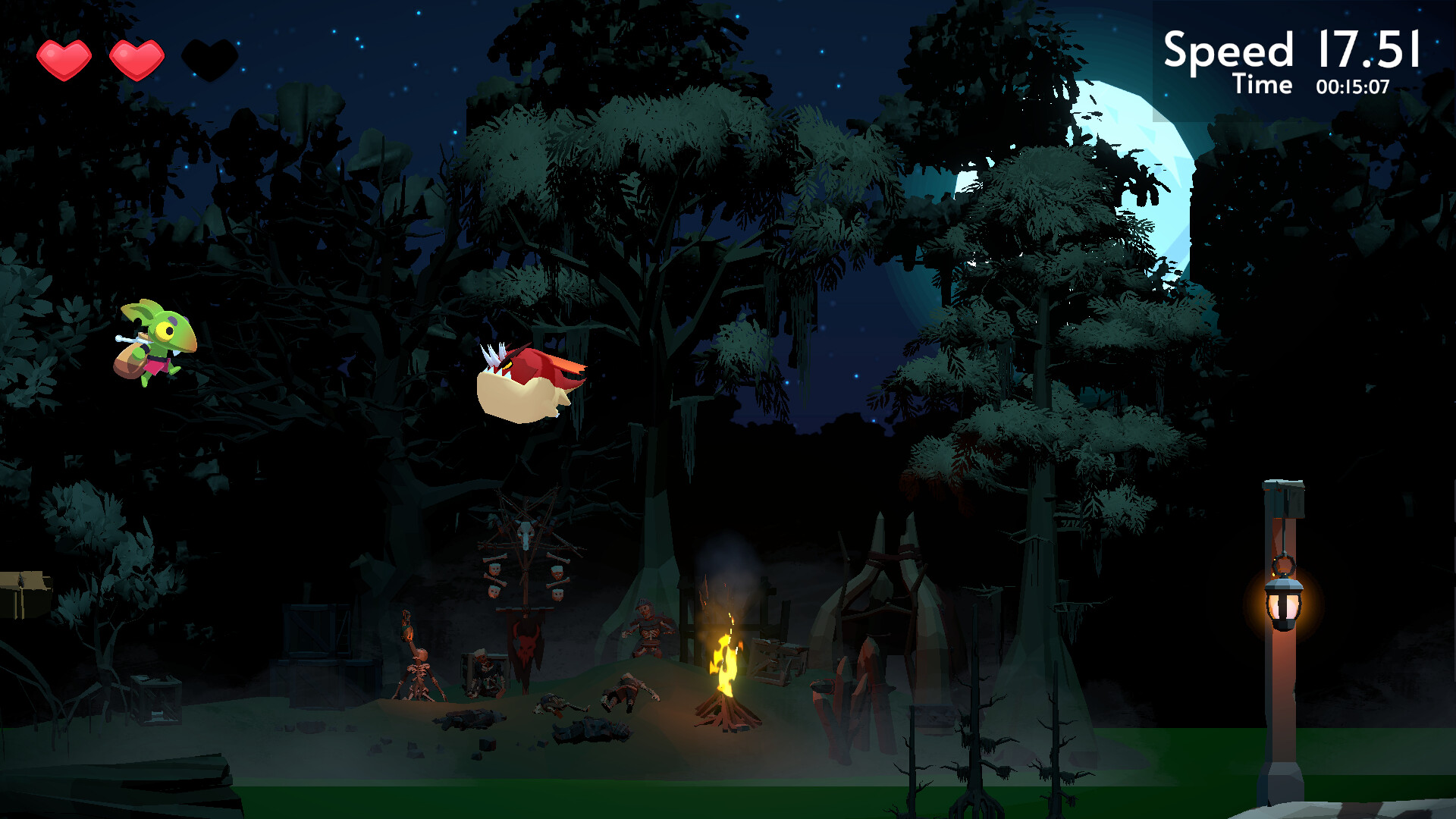Viewport: 1456px width, 819px height.
Task: Click the standing skeleton by the torch
Action: pyautogui.click(x=418, y=667)
